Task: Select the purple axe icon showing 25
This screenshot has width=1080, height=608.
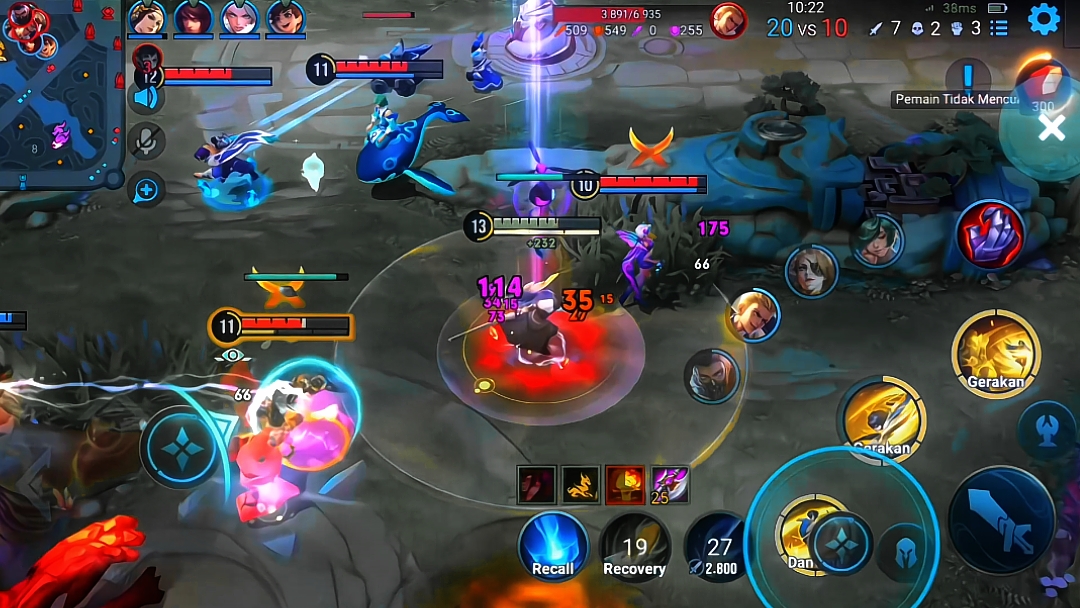Action: pyautogui.click(x=670, y=484)
